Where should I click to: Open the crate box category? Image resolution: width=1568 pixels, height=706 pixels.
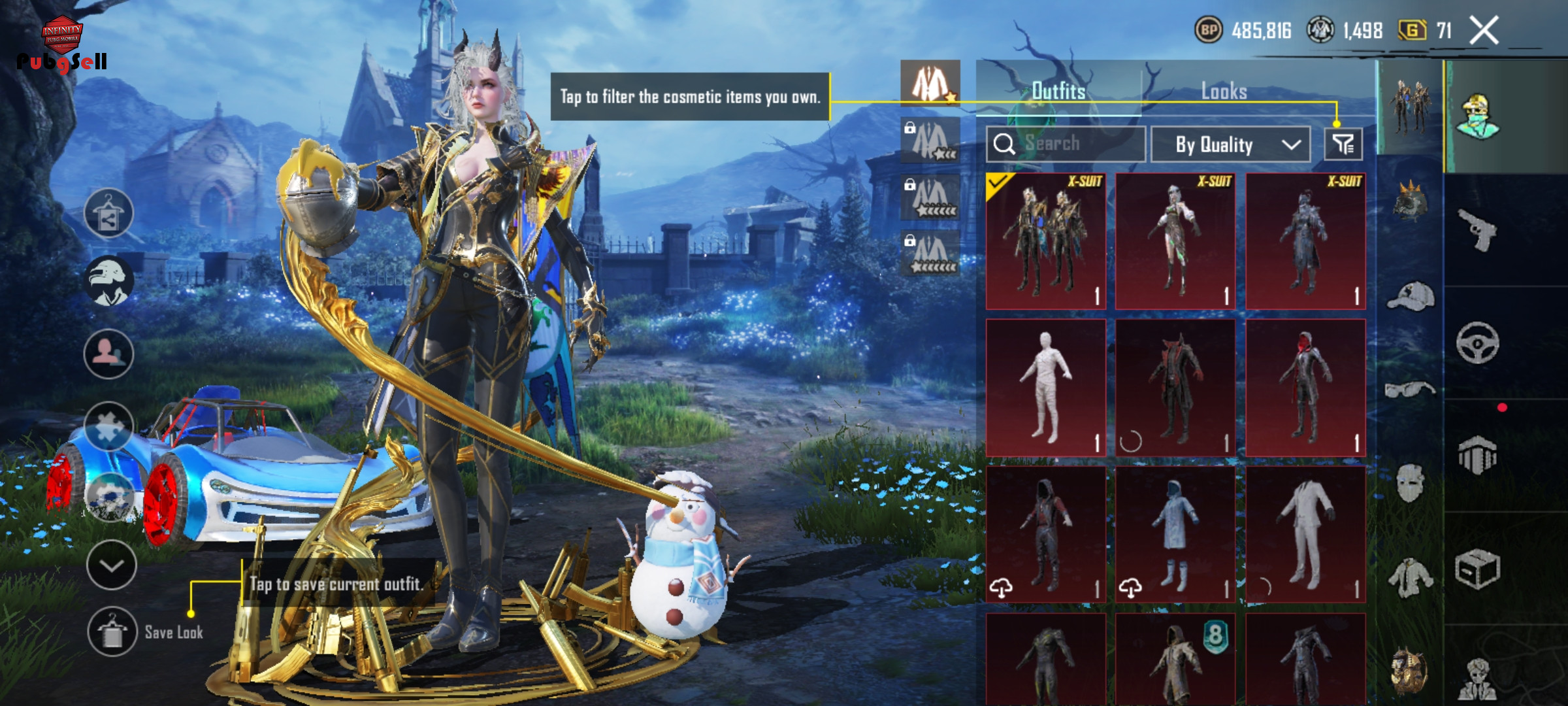pos(1477,569)
